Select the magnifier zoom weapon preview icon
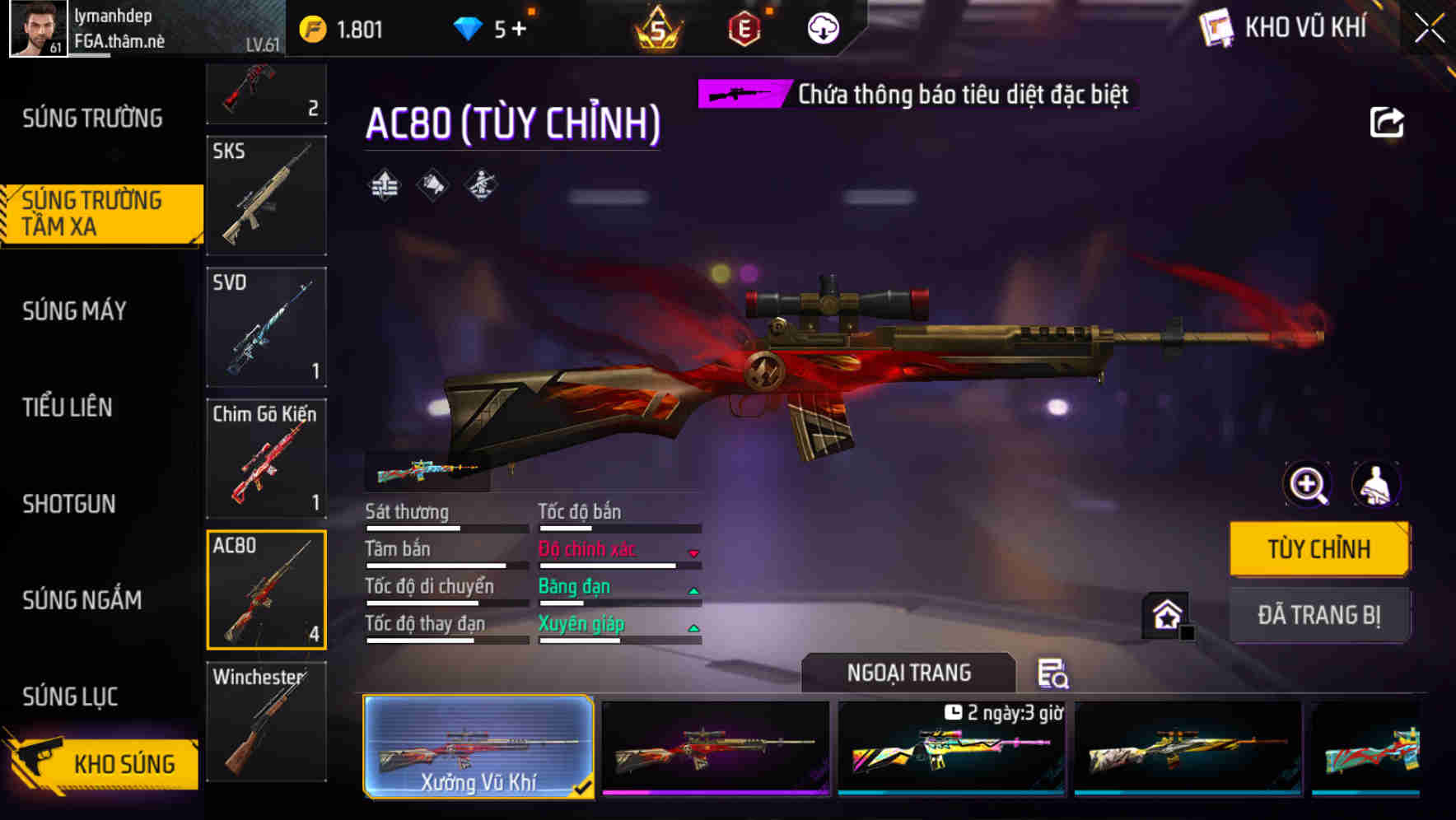 click(1305, 485)
